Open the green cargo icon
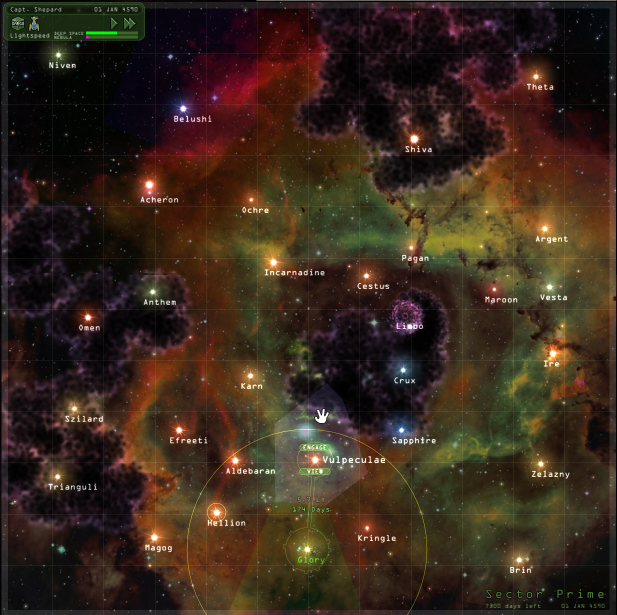Viewport: 617px width, 615px height. pos(19,22)
